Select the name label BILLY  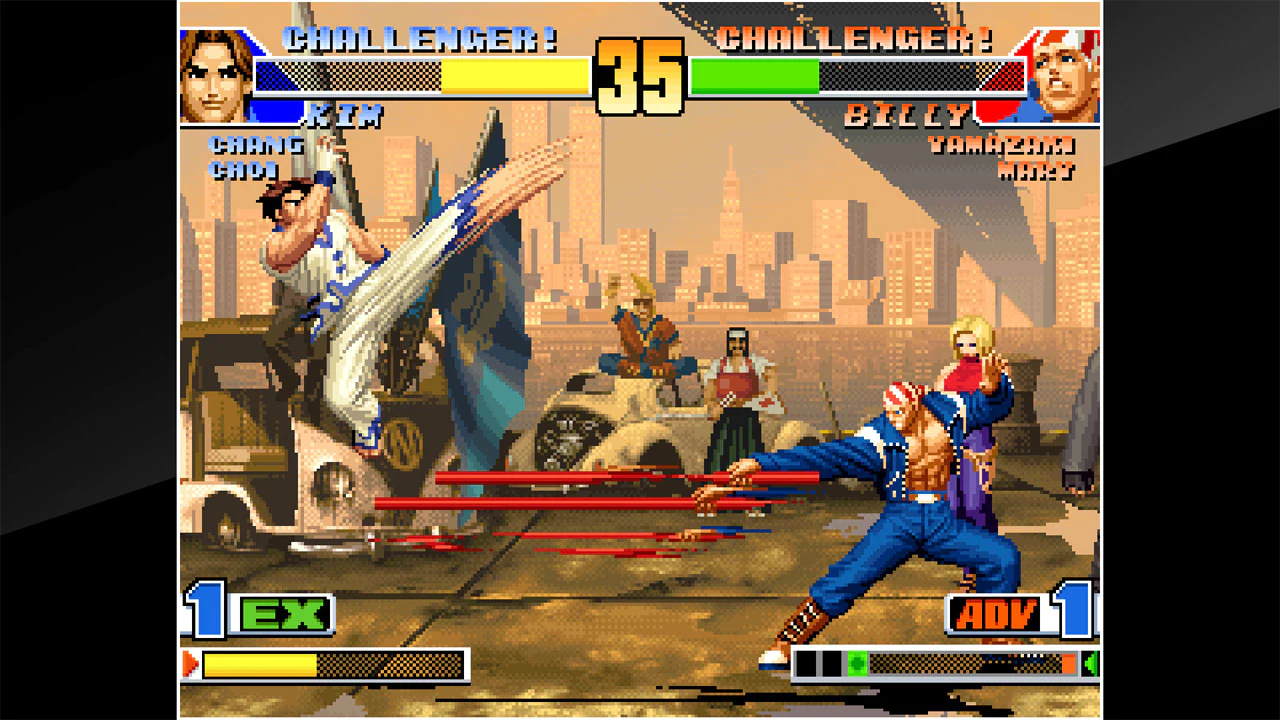(903, 113)
